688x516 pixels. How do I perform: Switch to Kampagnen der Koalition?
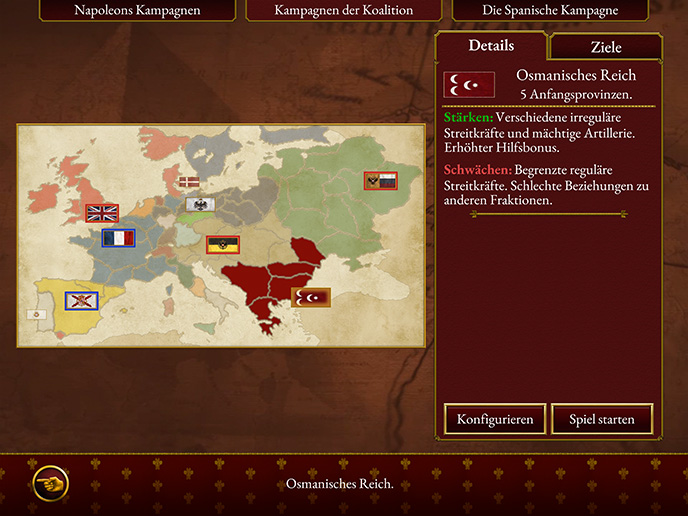coord(343,11)
